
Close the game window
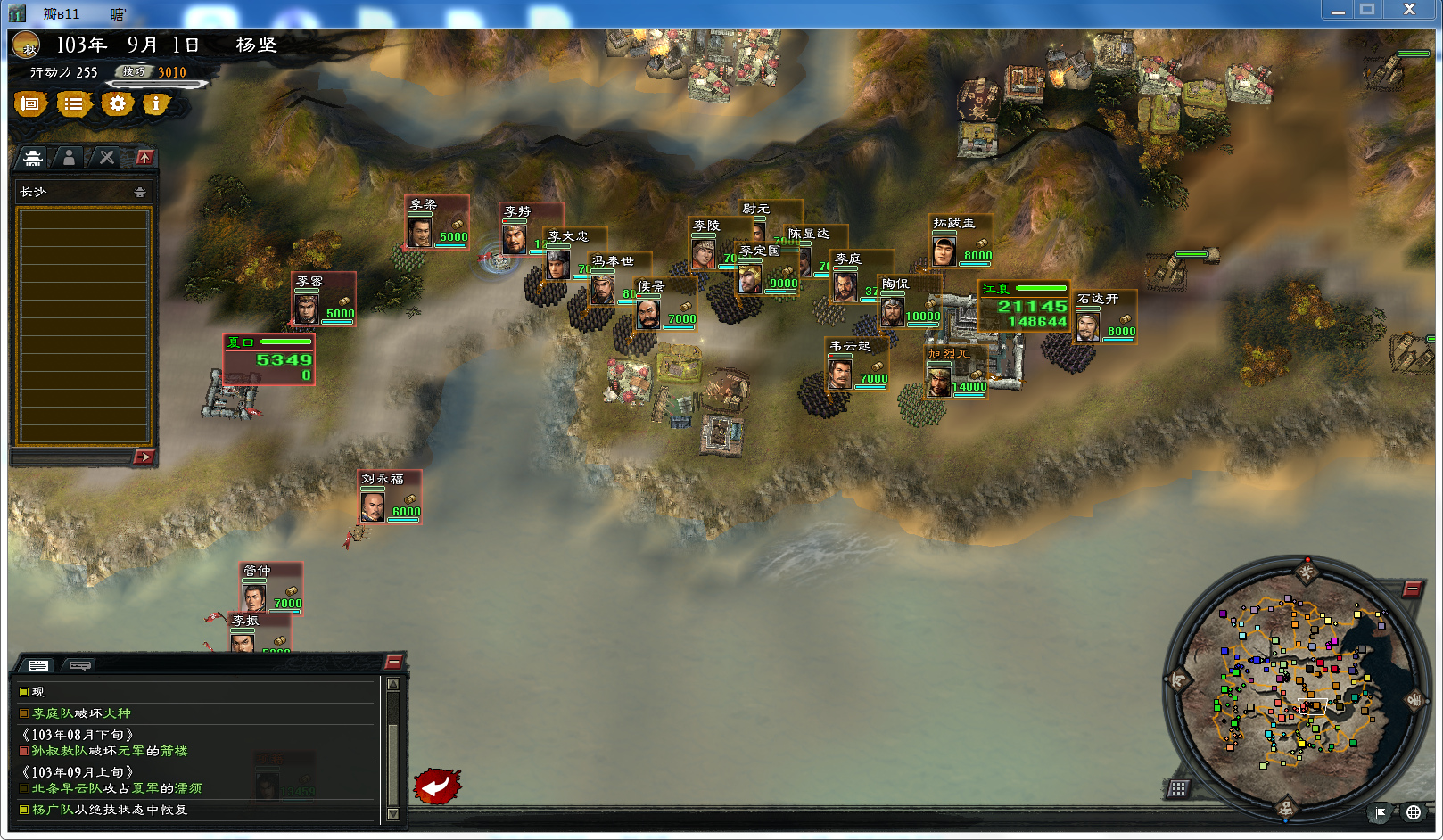coord(1409,10)
